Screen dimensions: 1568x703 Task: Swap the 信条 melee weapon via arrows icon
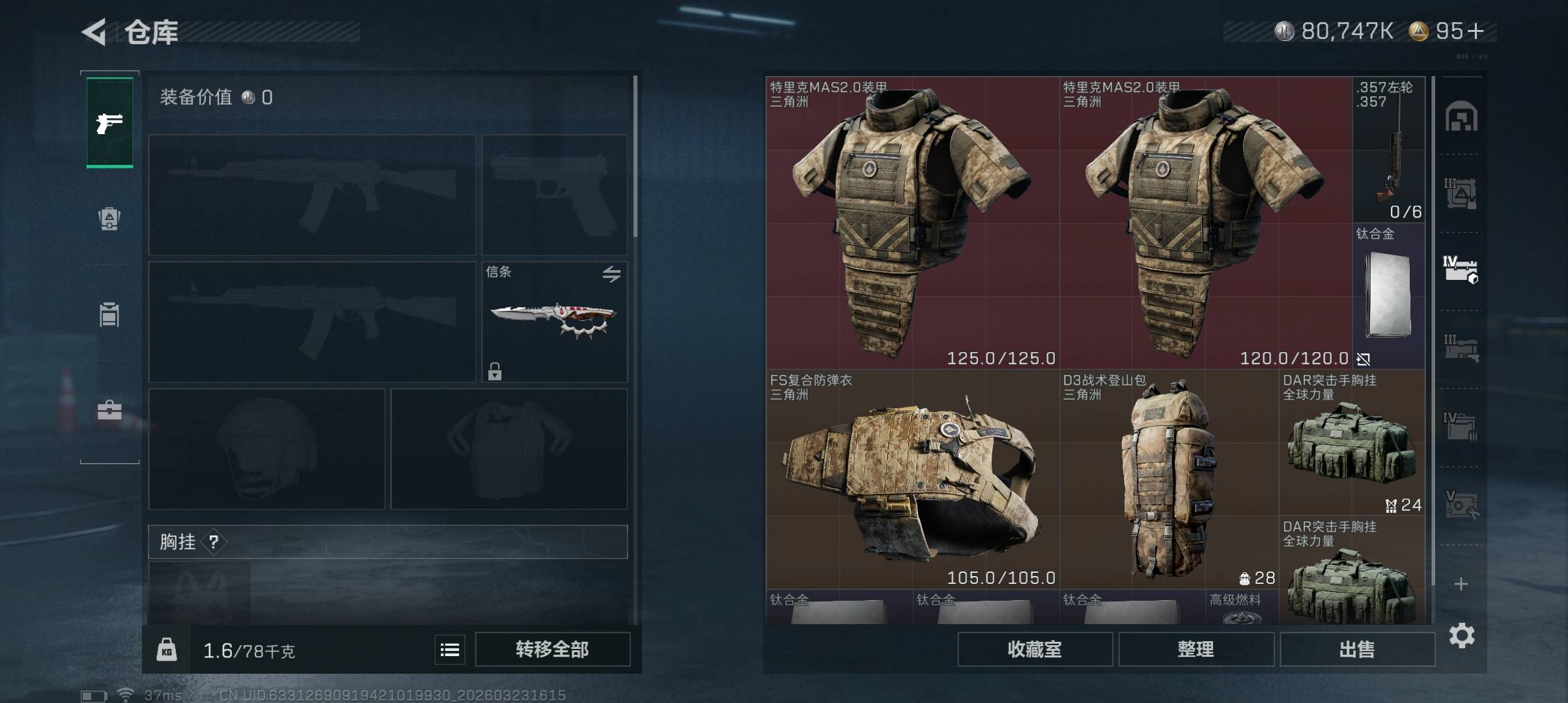(611, 274)
